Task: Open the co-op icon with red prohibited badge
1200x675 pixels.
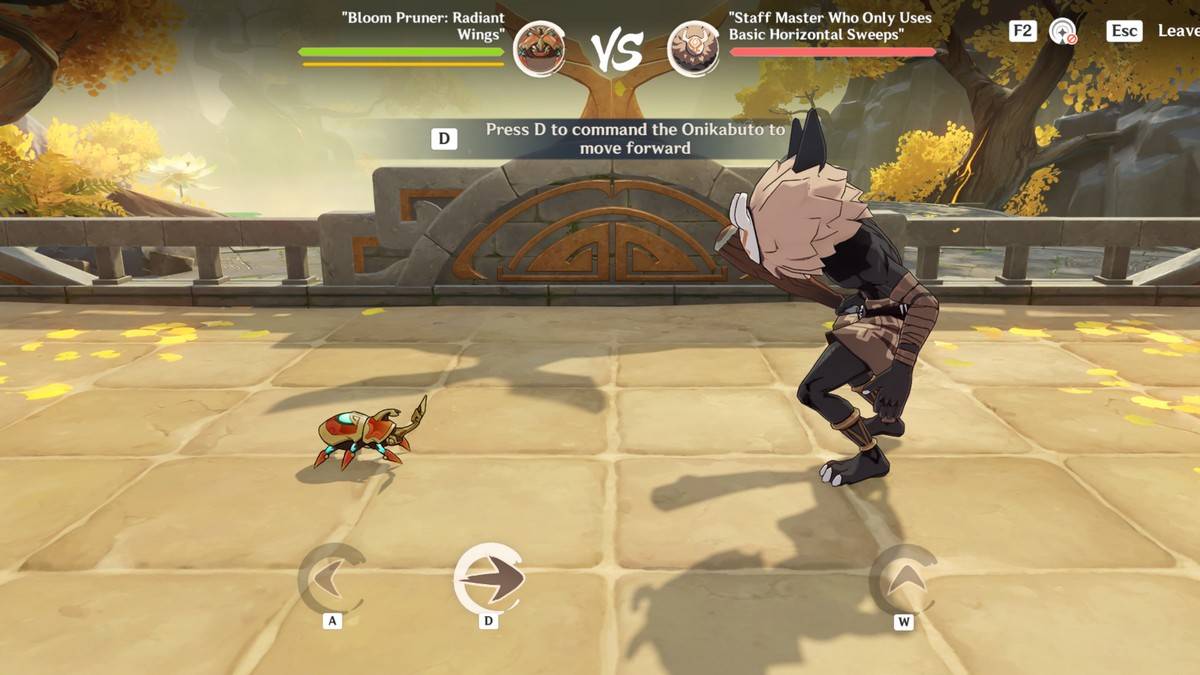Action: [x=1062, y=31]
